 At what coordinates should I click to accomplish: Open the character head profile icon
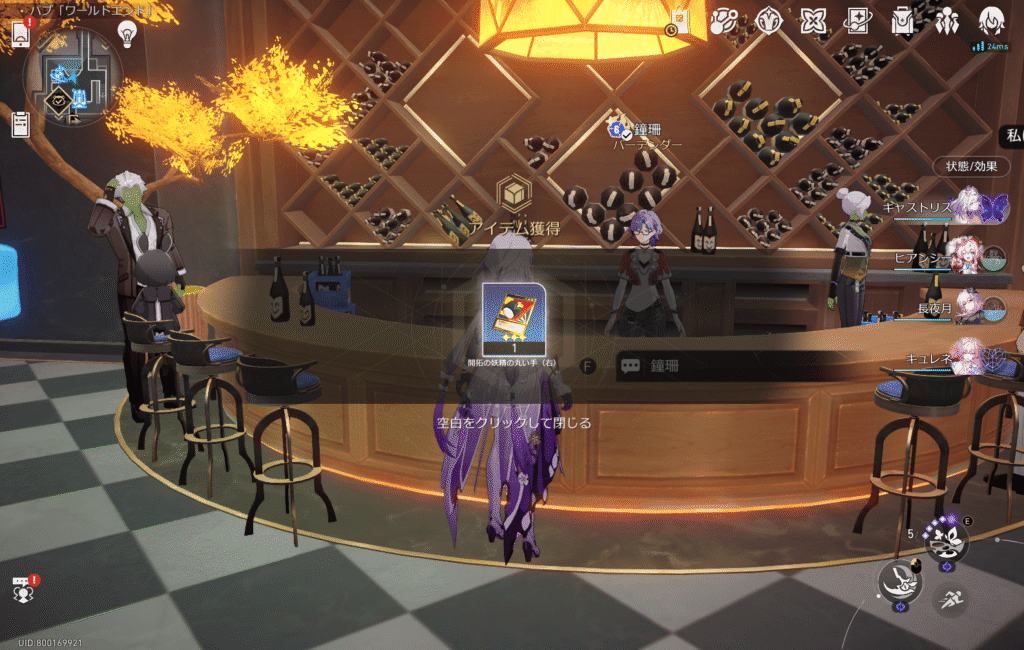[990, 21]
